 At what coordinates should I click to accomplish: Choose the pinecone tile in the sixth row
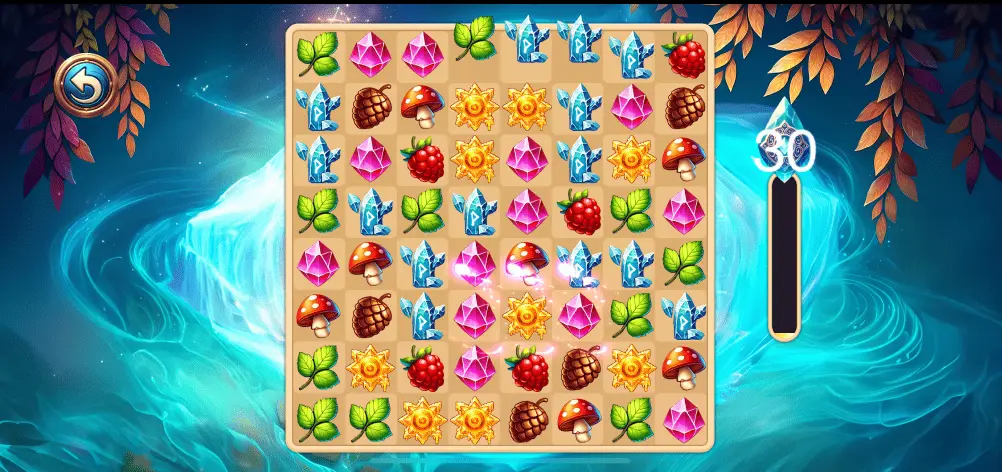click(371, 316)
